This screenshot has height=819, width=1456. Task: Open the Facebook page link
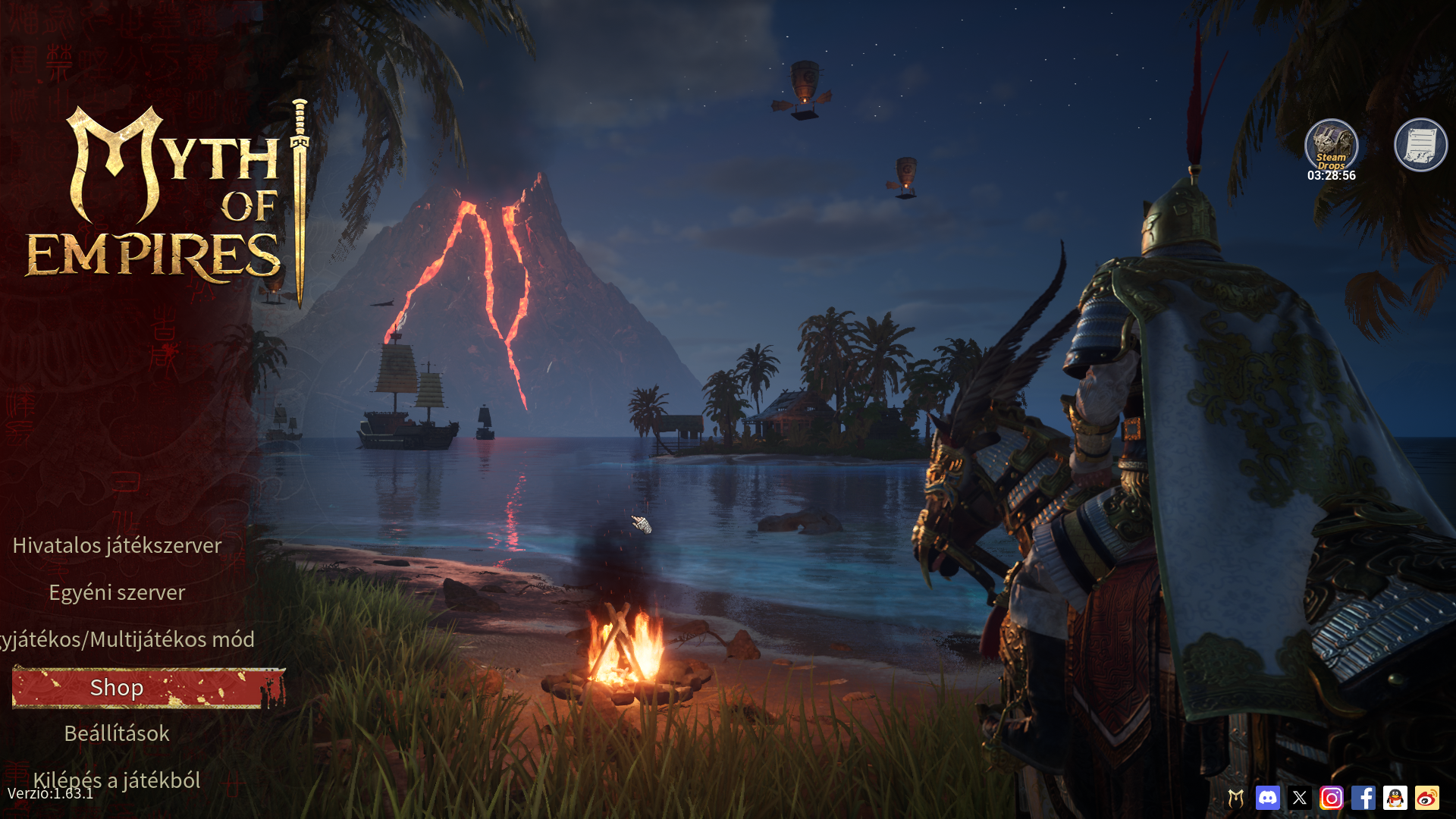pyautogui.click(x=1363, y=798)
